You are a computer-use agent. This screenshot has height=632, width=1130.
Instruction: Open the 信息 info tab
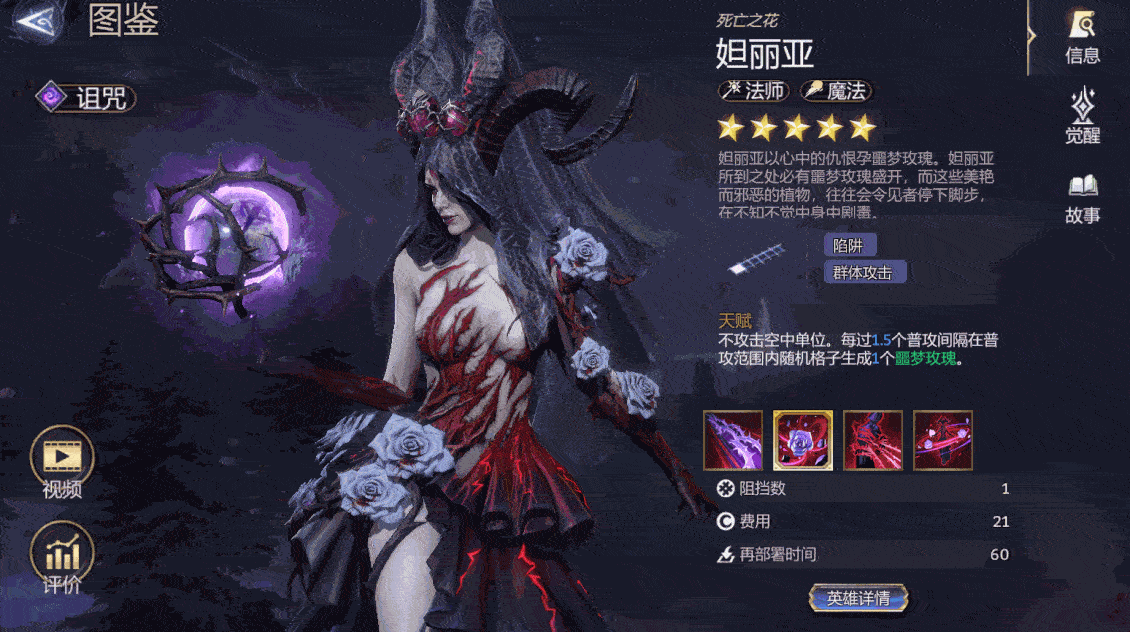pyautogui.click(x=1082, y=36)
